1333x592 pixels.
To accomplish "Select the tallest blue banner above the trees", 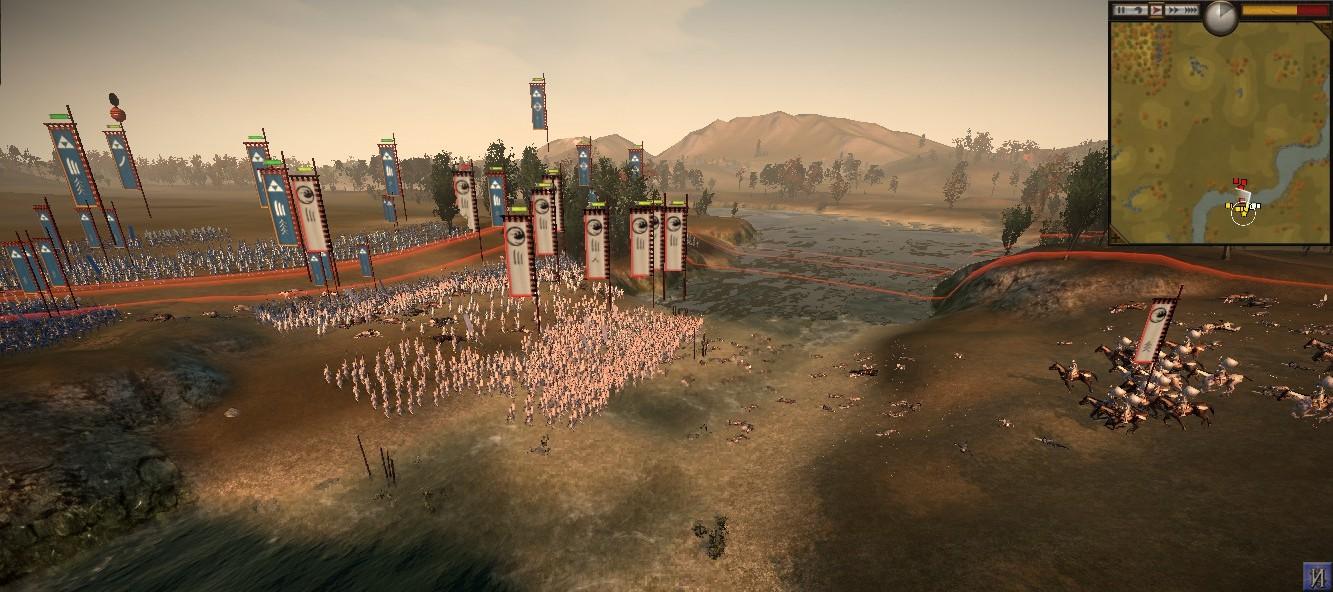I will [538, 106].
